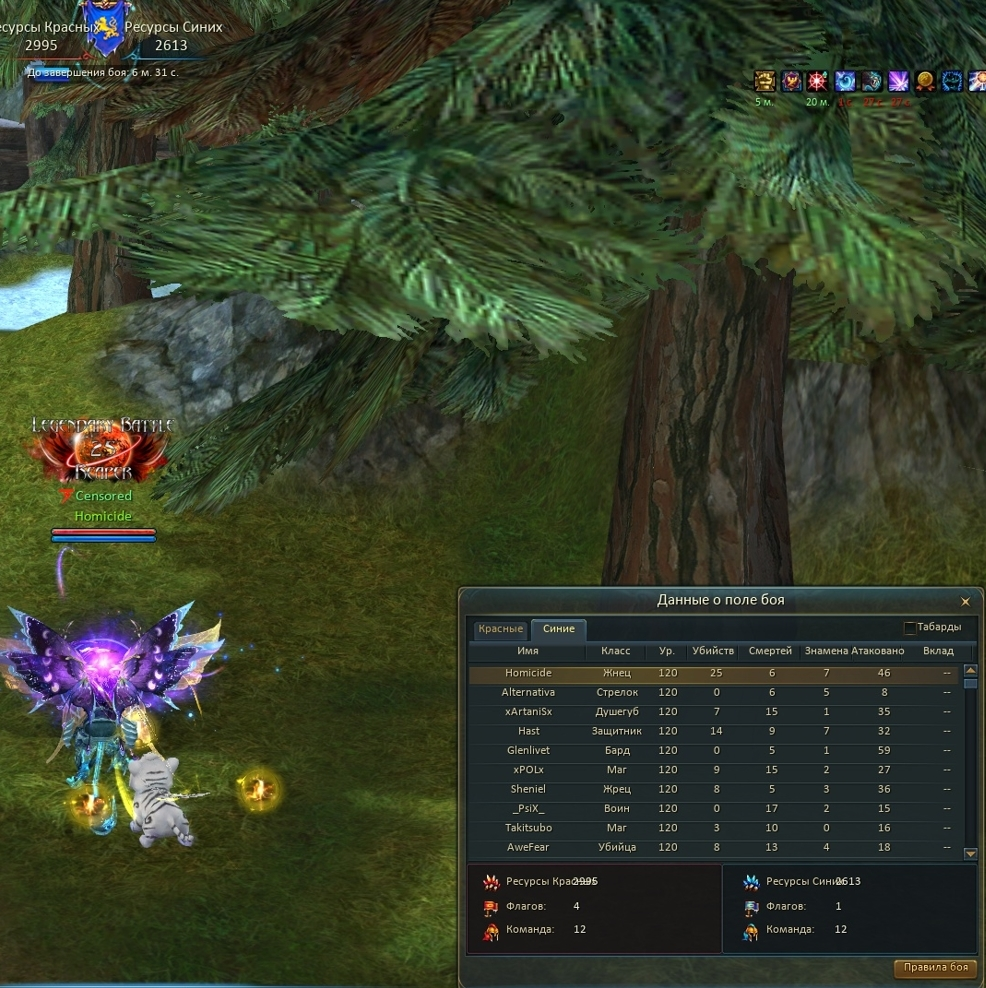Click the scoreboard scroll-down arrow
Screen dimensions: 986x988
(x=969, y=854)
